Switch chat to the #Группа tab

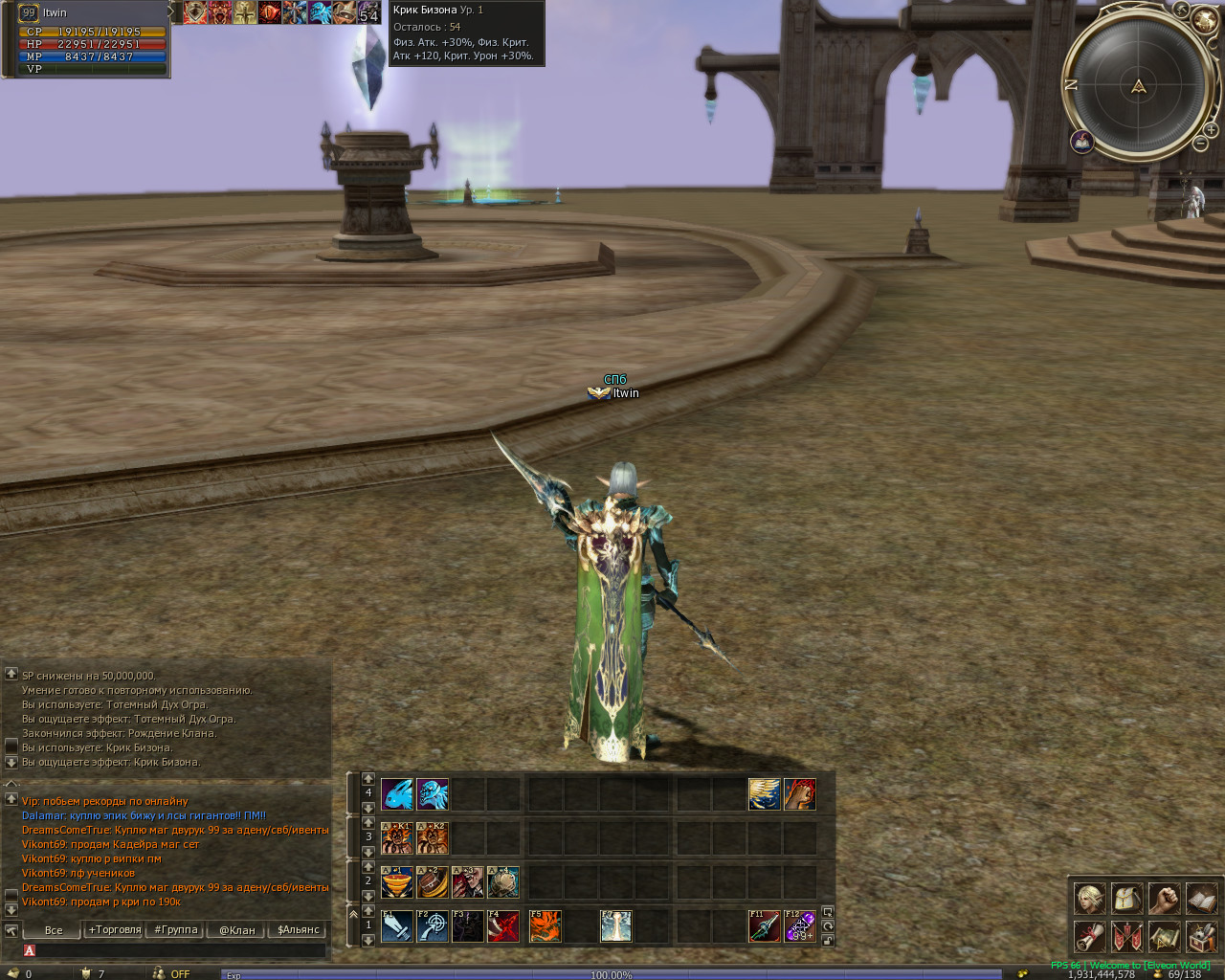pyautogui.click(x=176, y=929)
